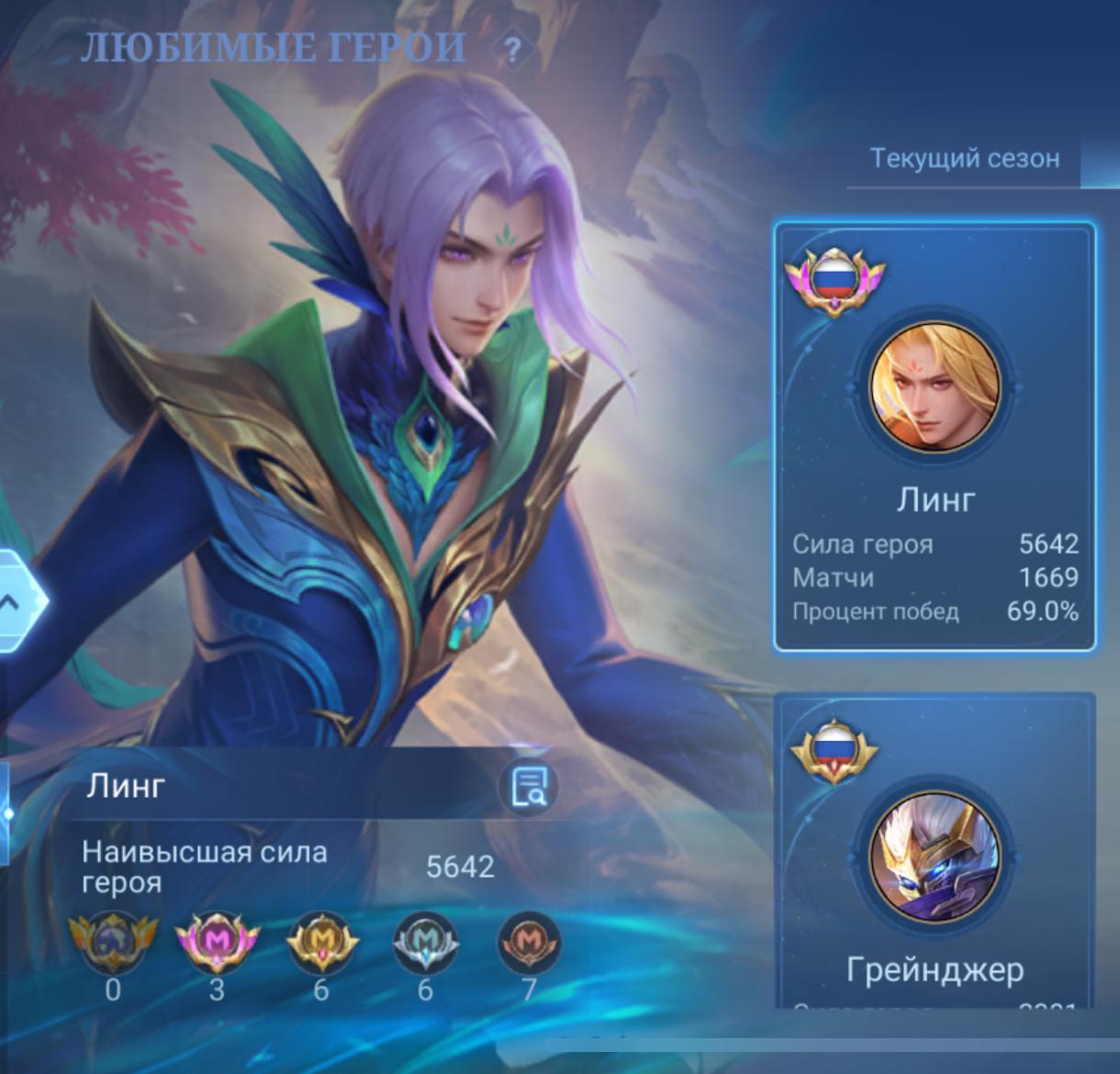This screenshot has height=1074, width=1120.
Task: Select the Russian flag badge on Грейнджер card
Action: (834, 748)
